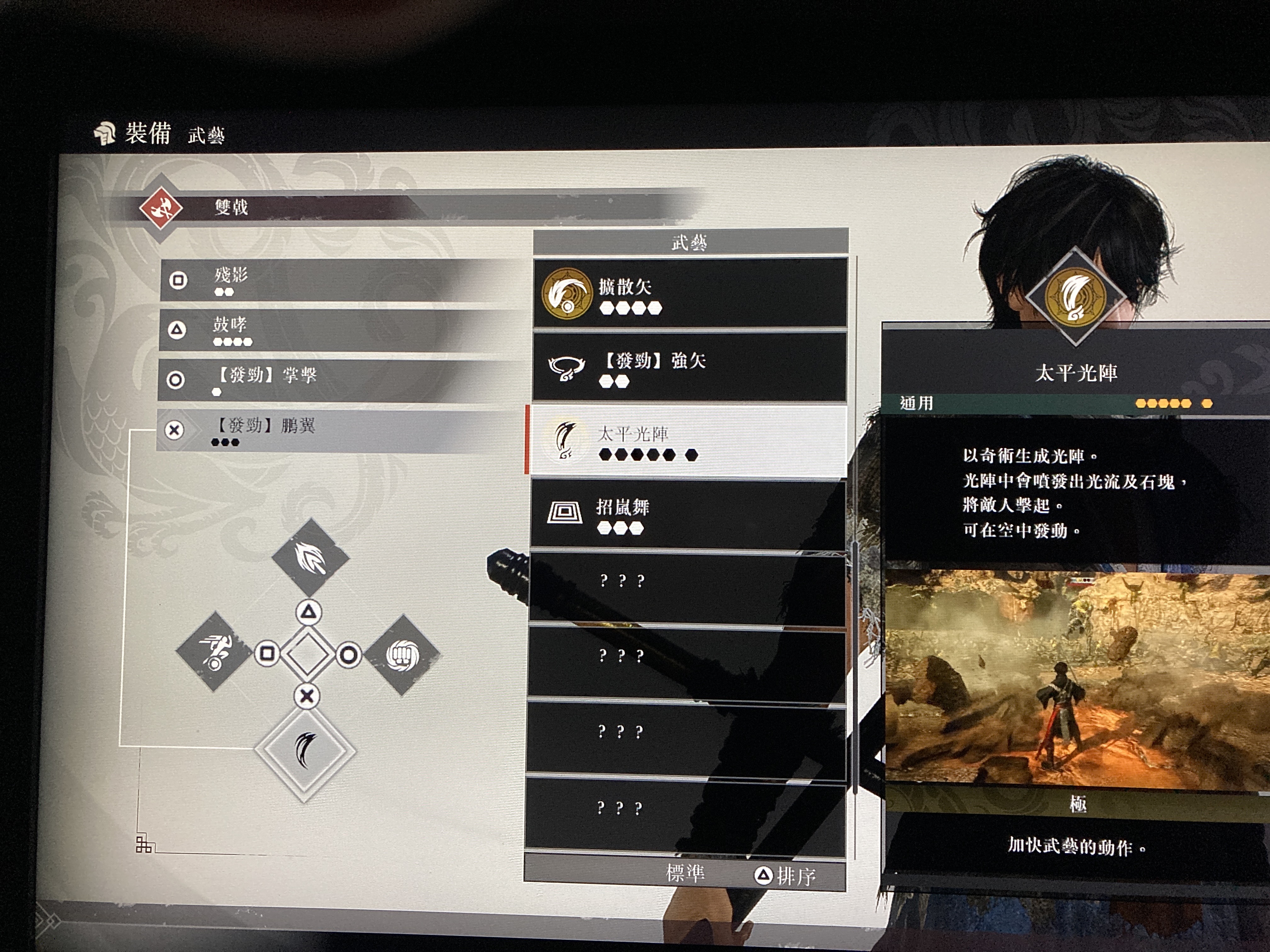Choose 【發勁】強矢 from the arts list
Image resolution: width=1270 pixels, height=952 pixels.
pos(689,367)
